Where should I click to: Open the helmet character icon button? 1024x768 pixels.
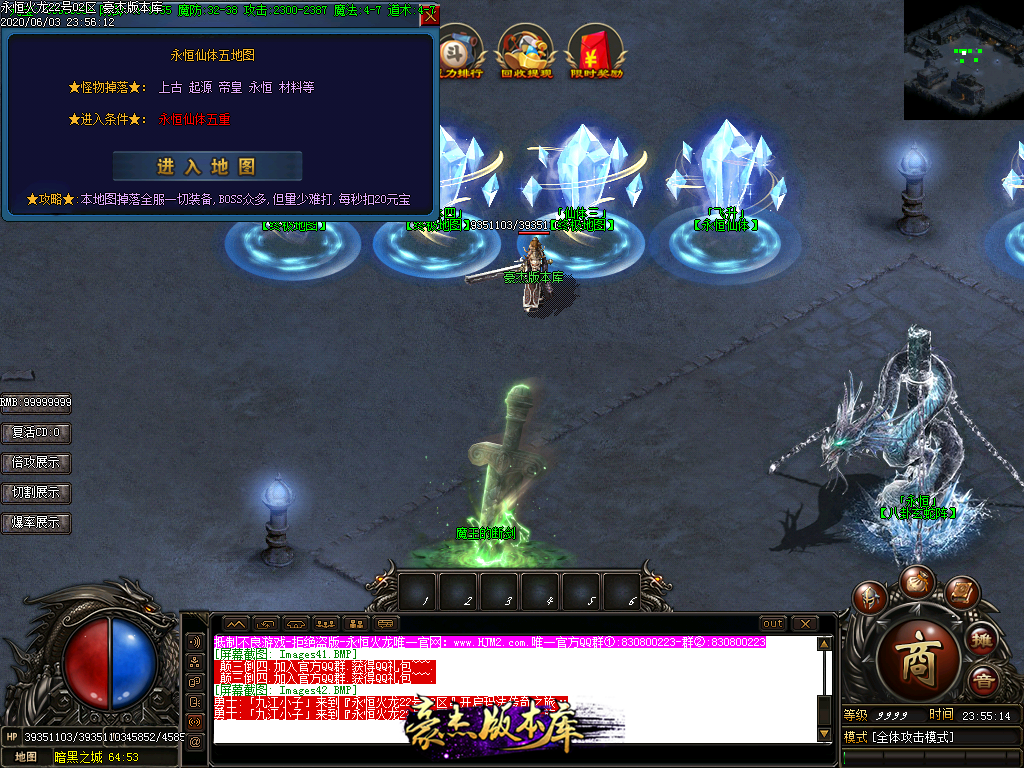click(x=868, y=598)
